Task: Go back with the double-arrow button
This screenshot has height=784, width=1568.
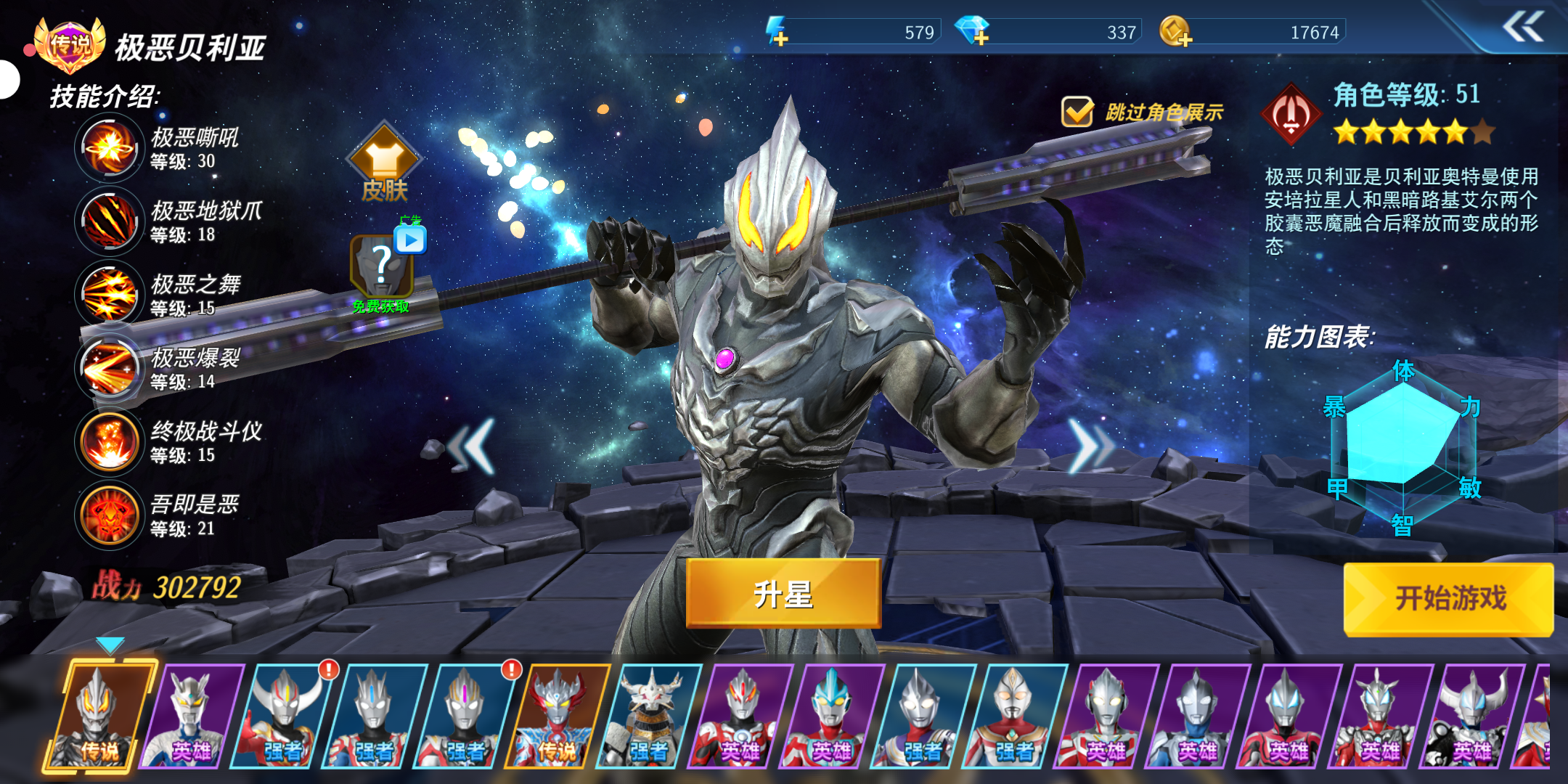Action: (1522, 28)
